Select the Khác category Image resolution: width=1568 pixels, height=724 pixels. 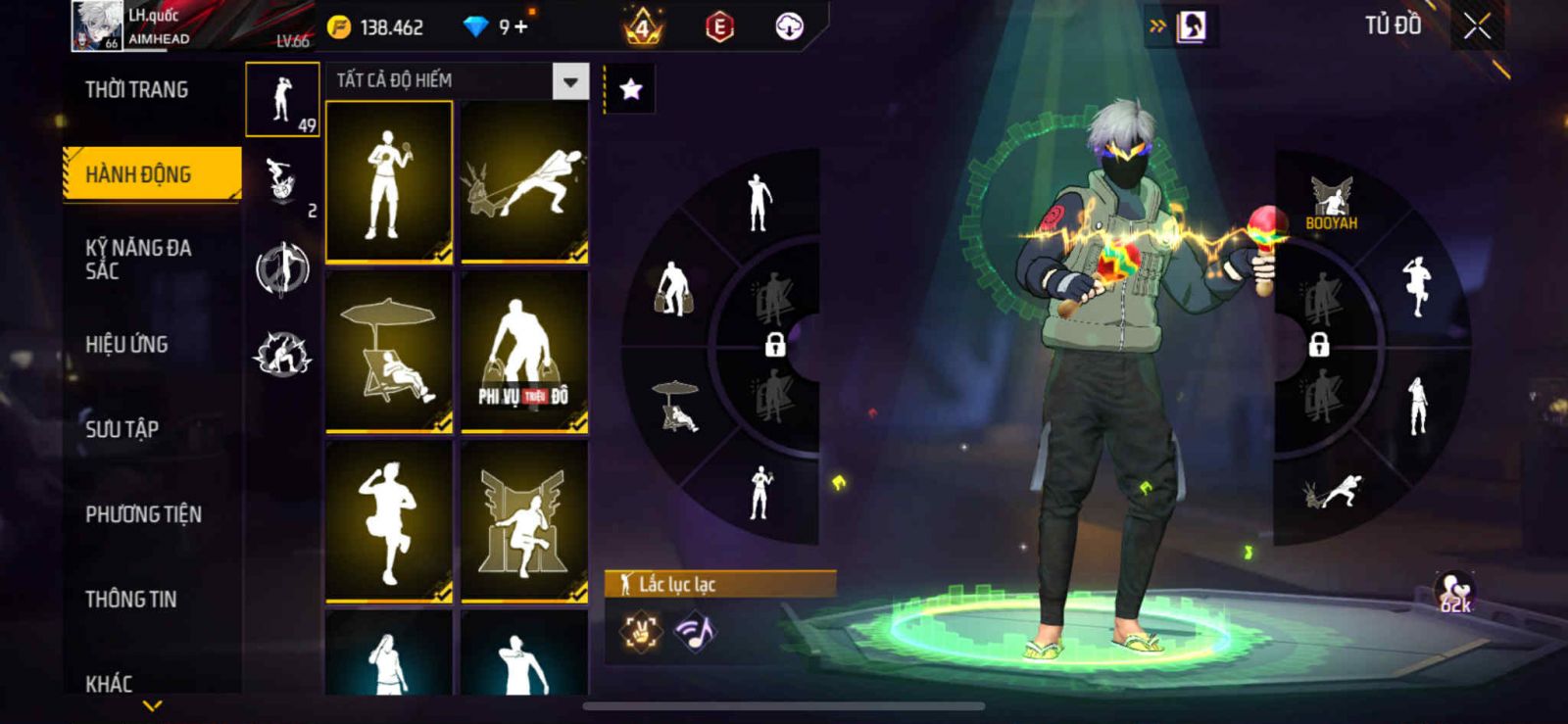[109, 682]
